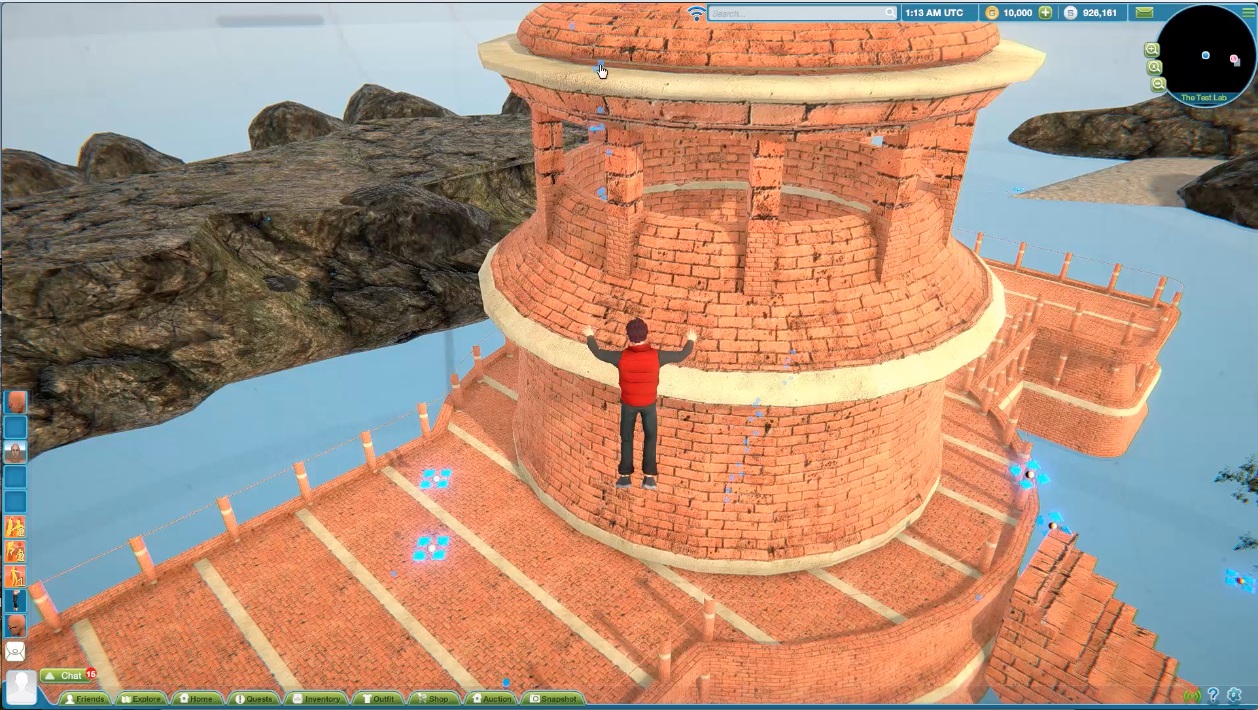Go to the Home tab
The height and width of the screenshot is (710, 1258).
coord(197,699)
